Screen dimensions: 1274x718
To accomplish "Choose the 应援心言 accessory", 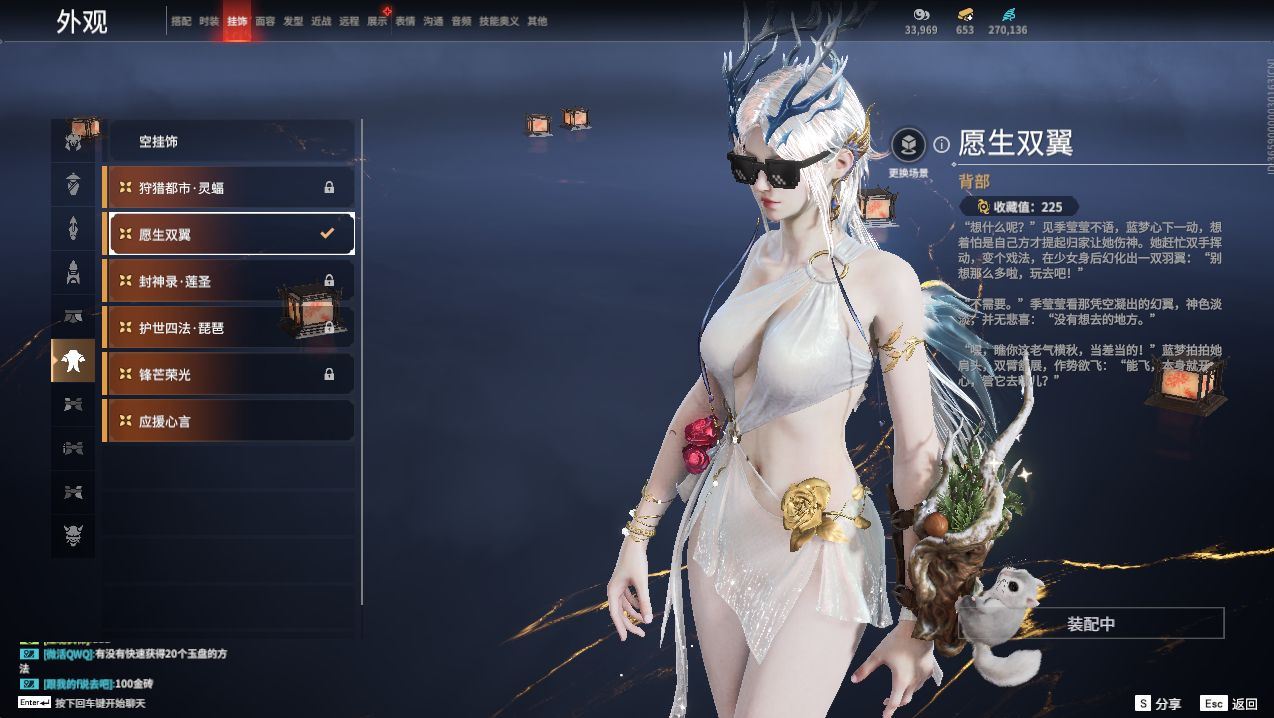I will coord(229,421).
